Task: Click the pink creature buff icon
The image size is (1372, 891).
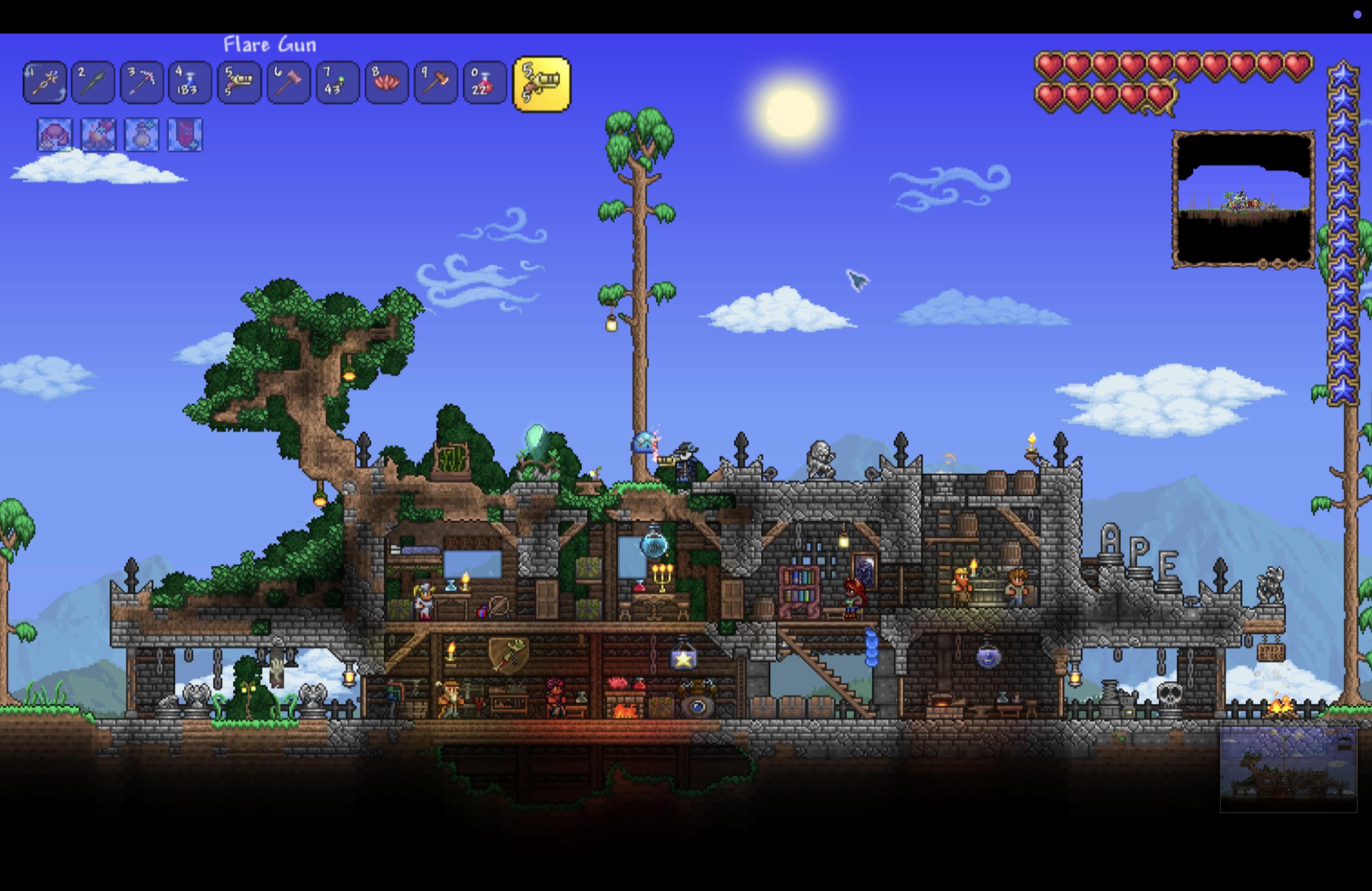Action: pos(55,136)
